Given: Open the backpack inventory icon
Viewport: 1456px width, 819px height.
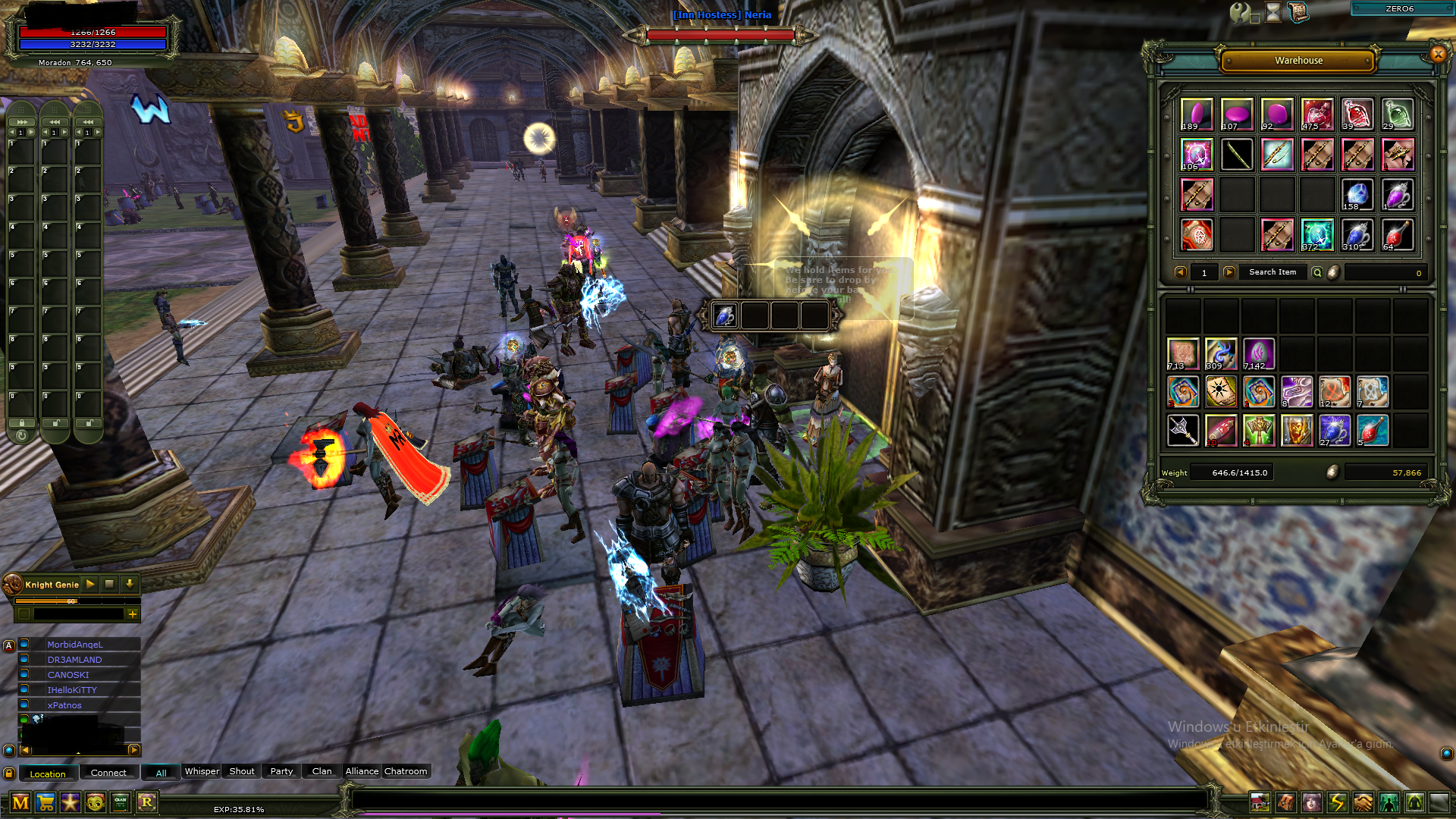Looking at the screenshot, I should click(1286, 802).
